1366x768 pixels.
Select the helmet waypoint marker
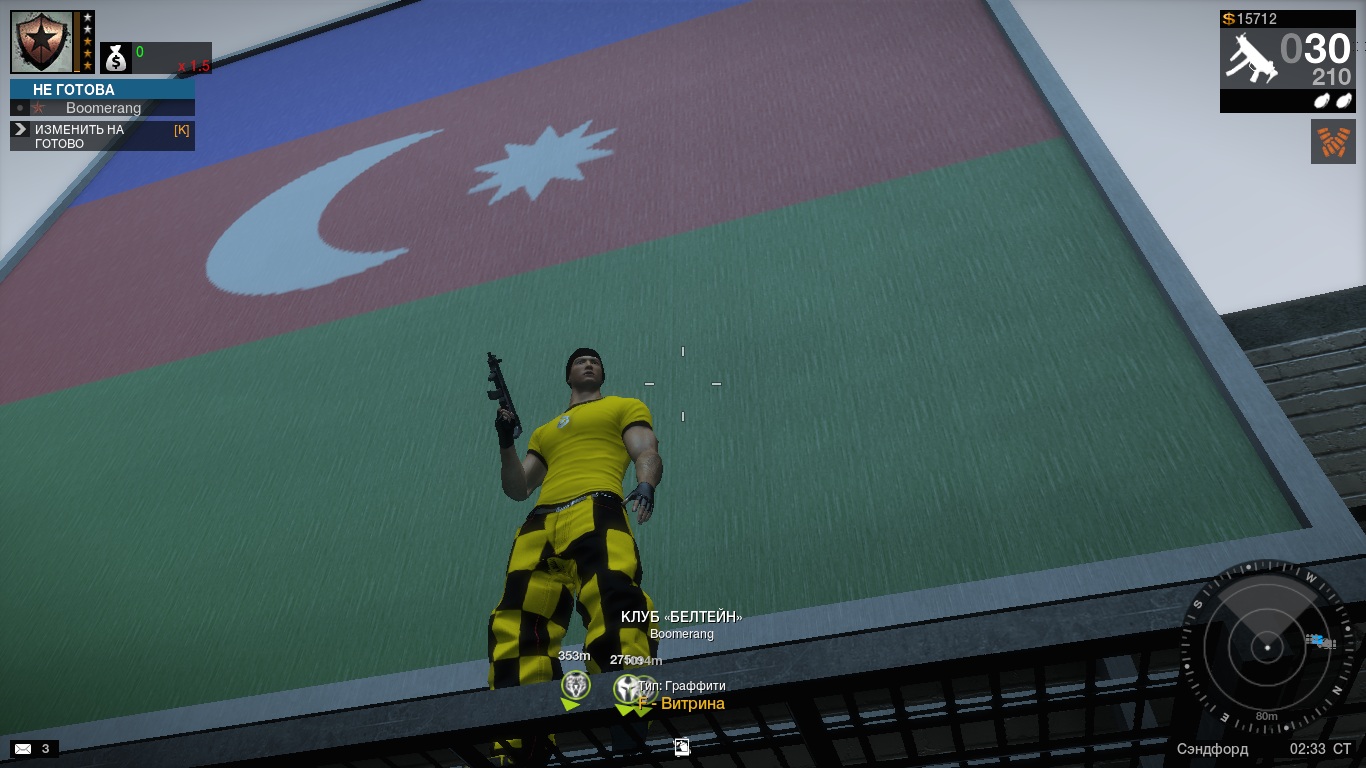pyautogui.click(x=627, y=688)
